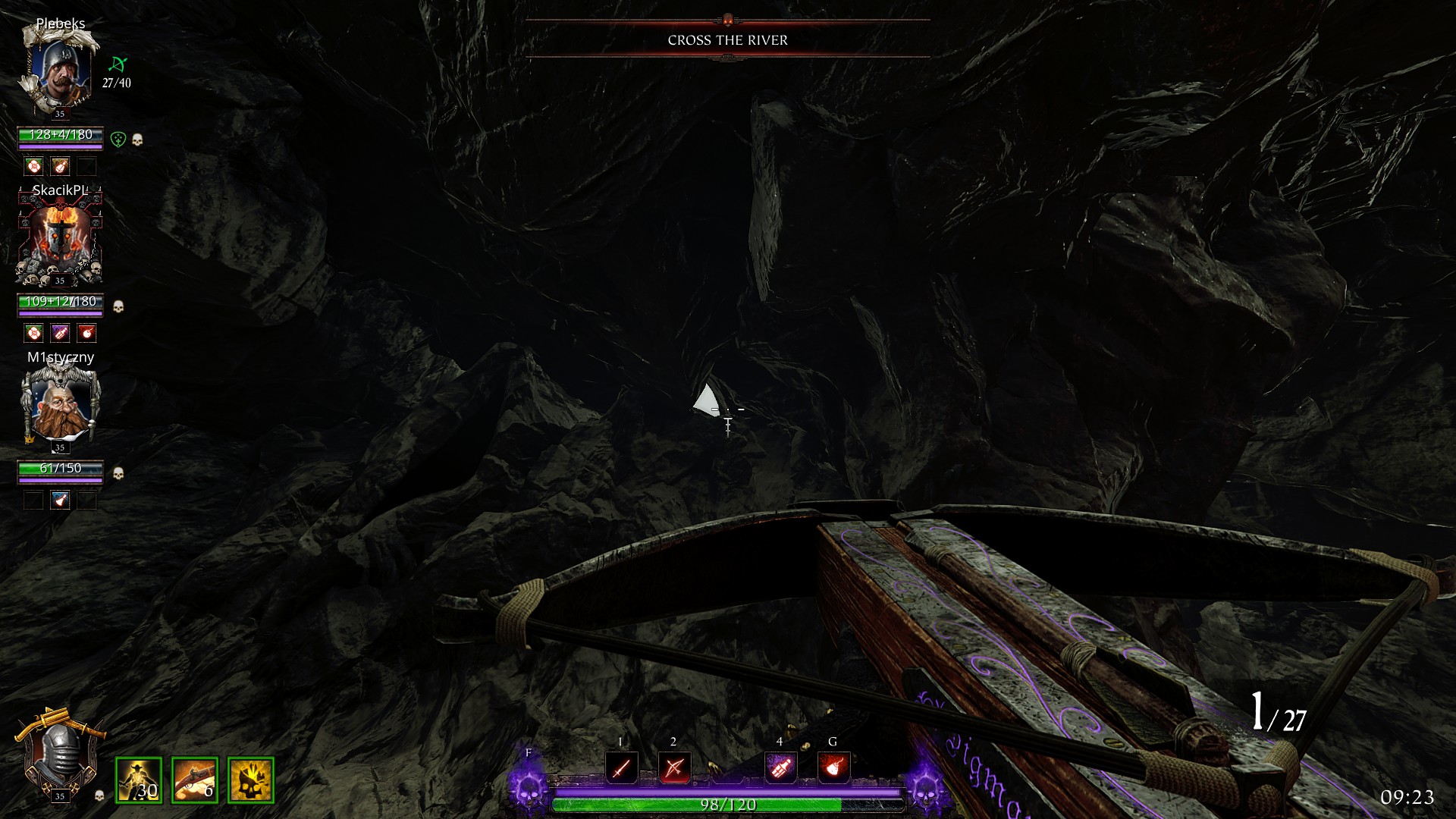Click the Cross the River objective banner
The image size is (1456, 819).
[727, 40]
